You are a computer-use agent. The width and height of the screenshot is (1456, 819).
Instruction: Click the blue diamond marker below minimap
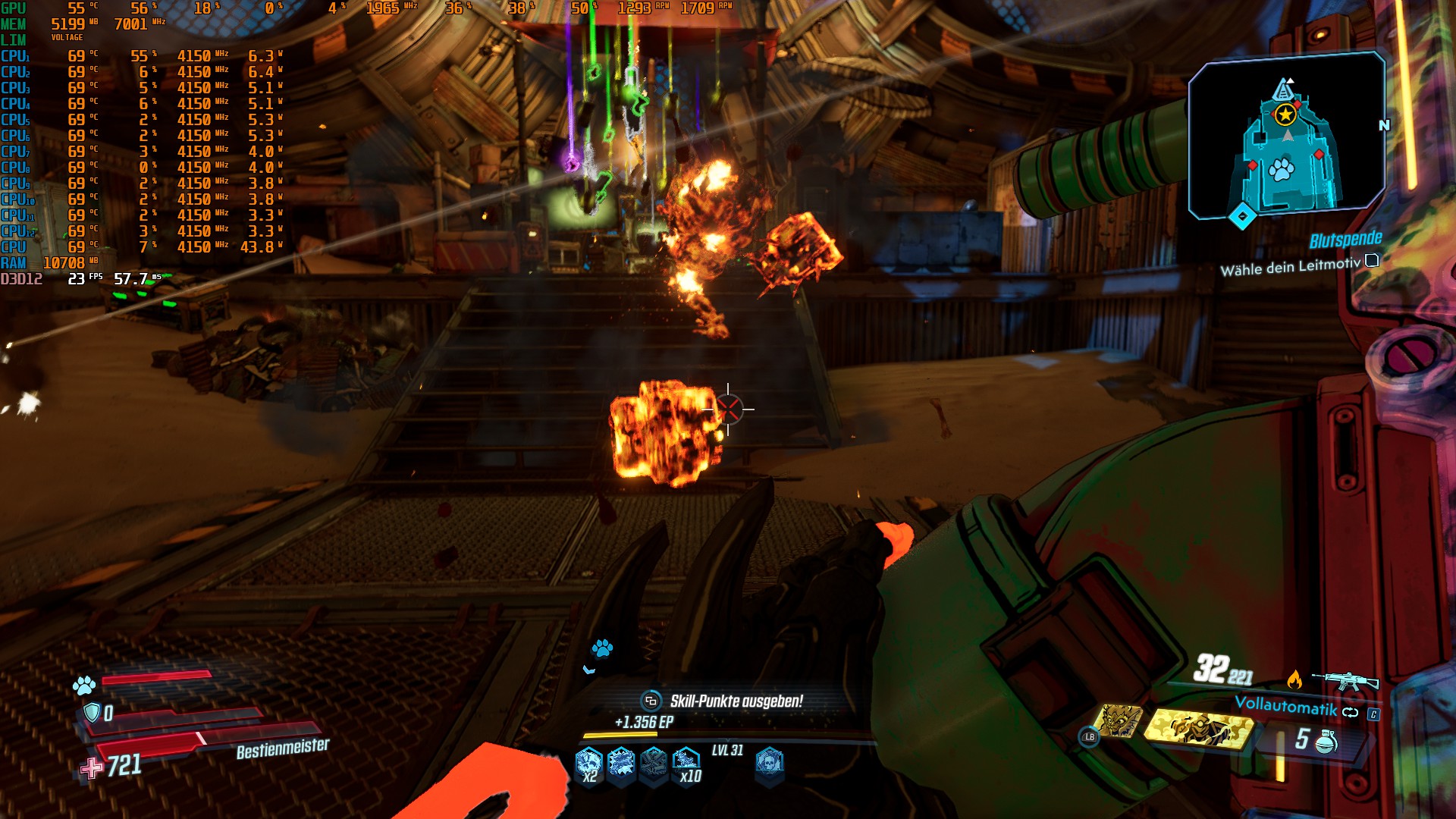tap(1242, 217)
